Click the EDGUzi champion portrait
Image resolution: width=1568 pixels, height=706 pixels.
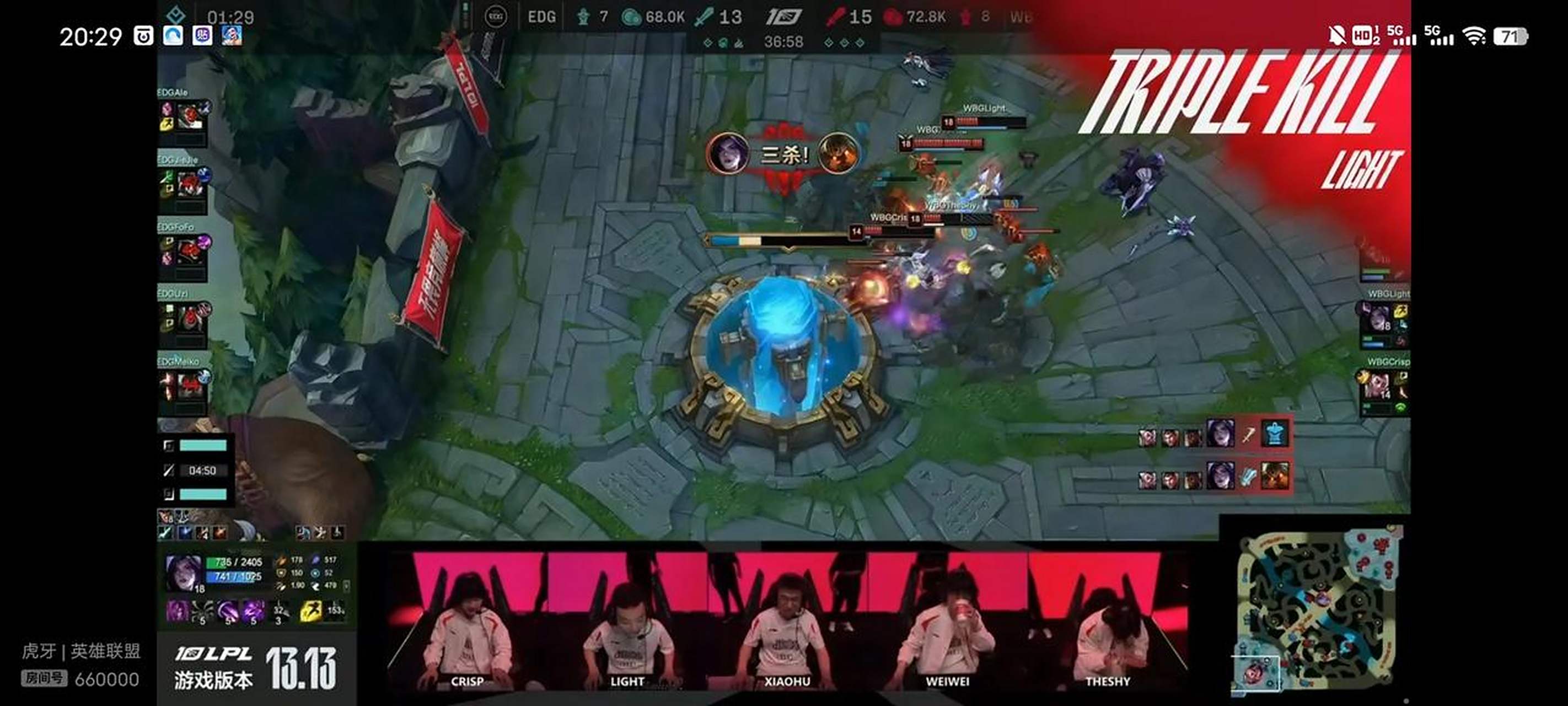click(x=189, y=318)
